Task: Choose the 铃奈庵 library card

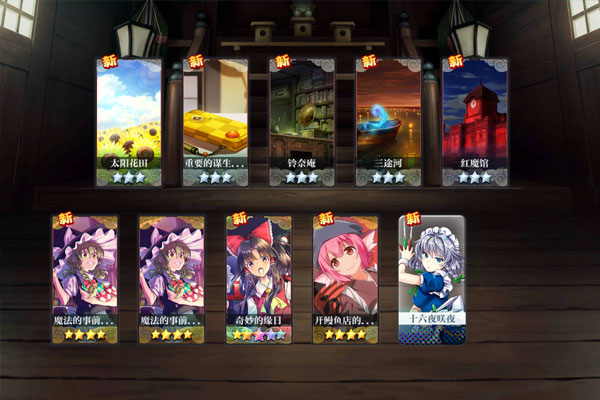Action: pos(301,122)
